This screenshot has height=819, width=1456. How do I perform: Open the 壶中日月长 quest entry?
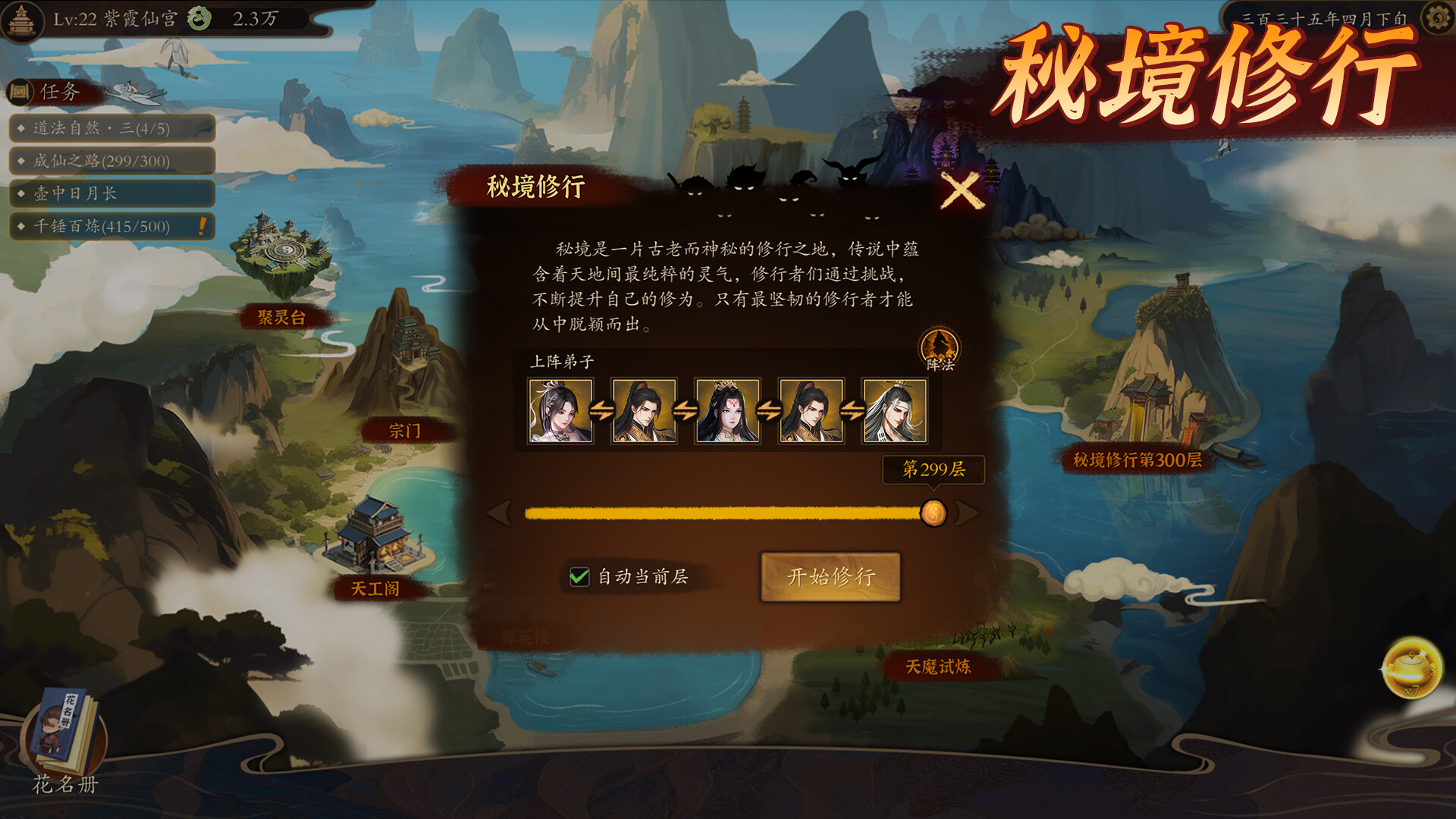[112, 193]
